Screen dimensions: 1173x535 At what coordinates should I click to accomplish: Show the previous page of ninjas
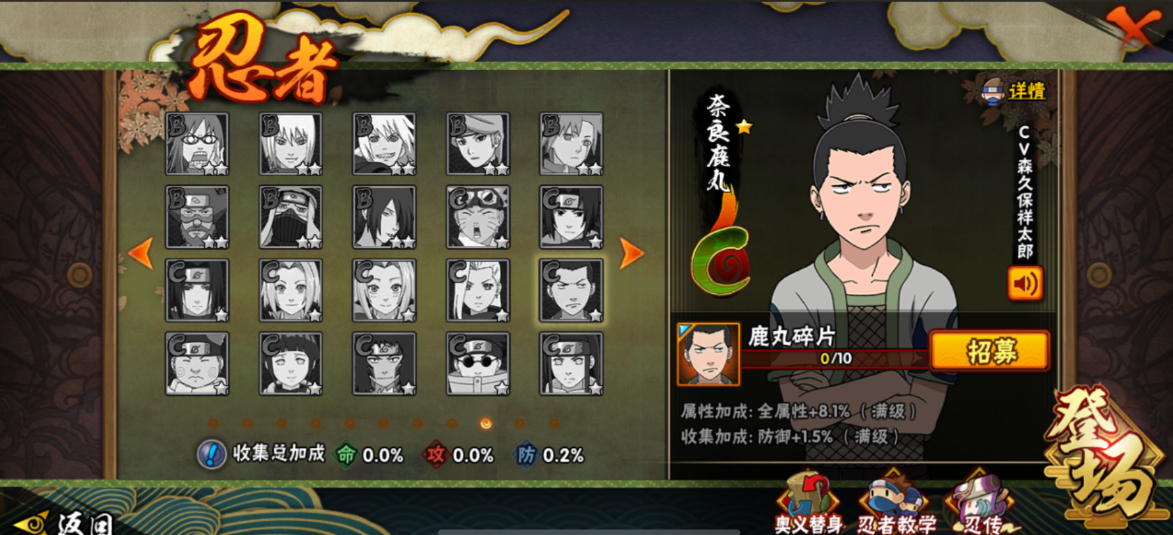tap(140, 254)
